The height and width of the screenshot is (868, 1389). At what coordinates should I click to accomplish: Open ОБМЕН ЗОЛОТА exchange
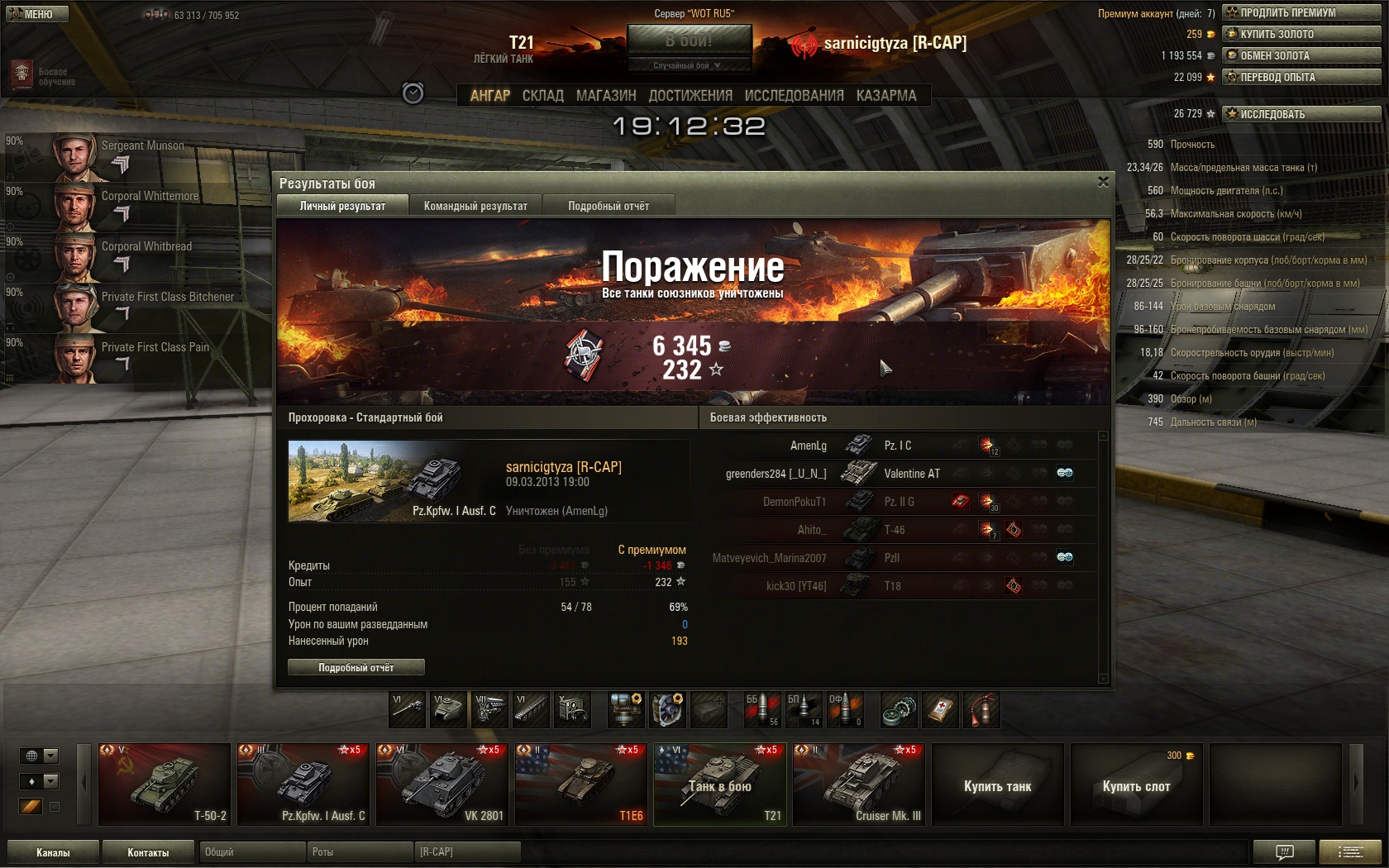click(x=1301, y=55)
